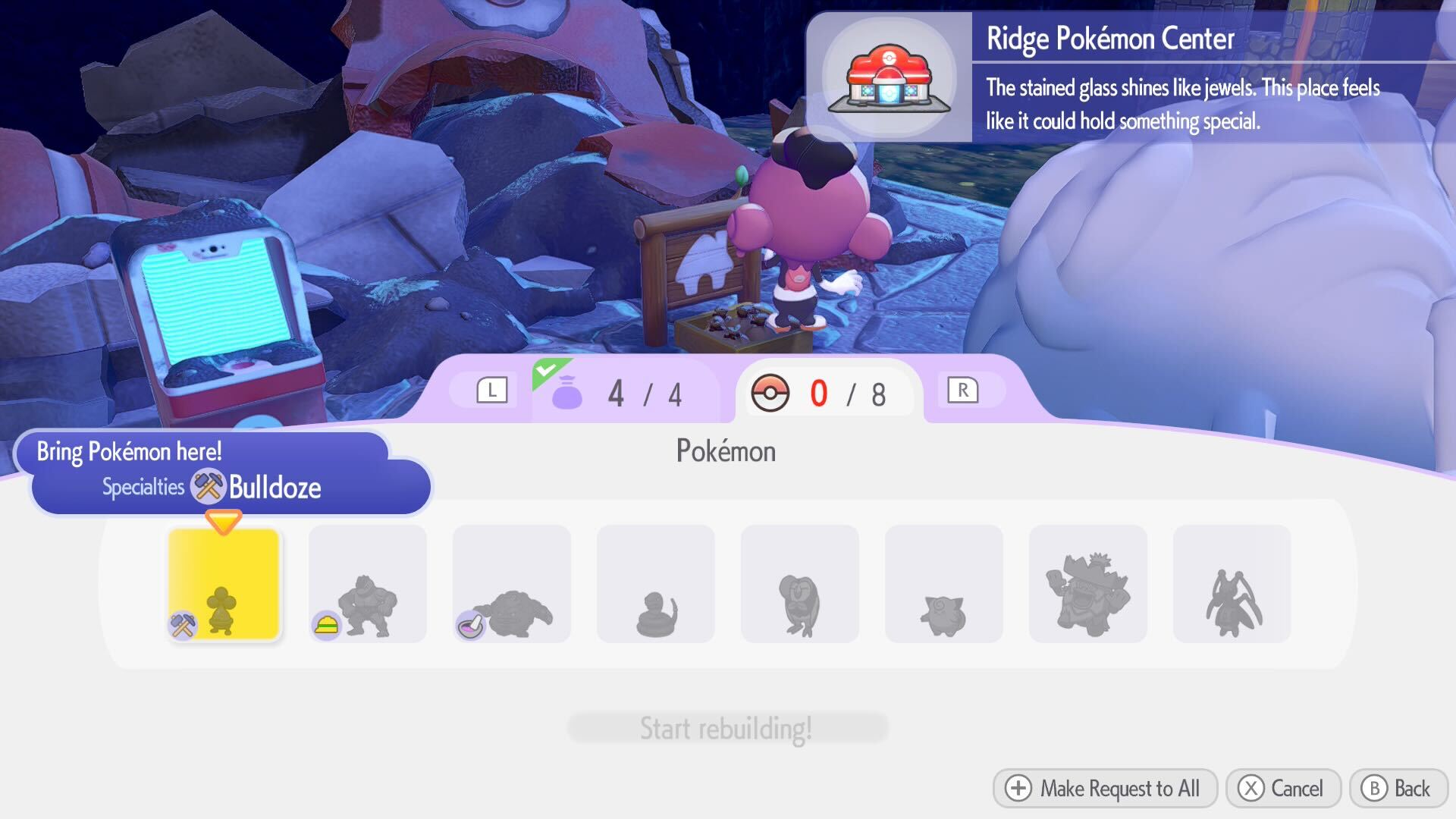Click the hammer-and-pickaxe badge on the highlighted slot
The height and width of the screenshot is (819, 1456).
(x=182, y=623)
